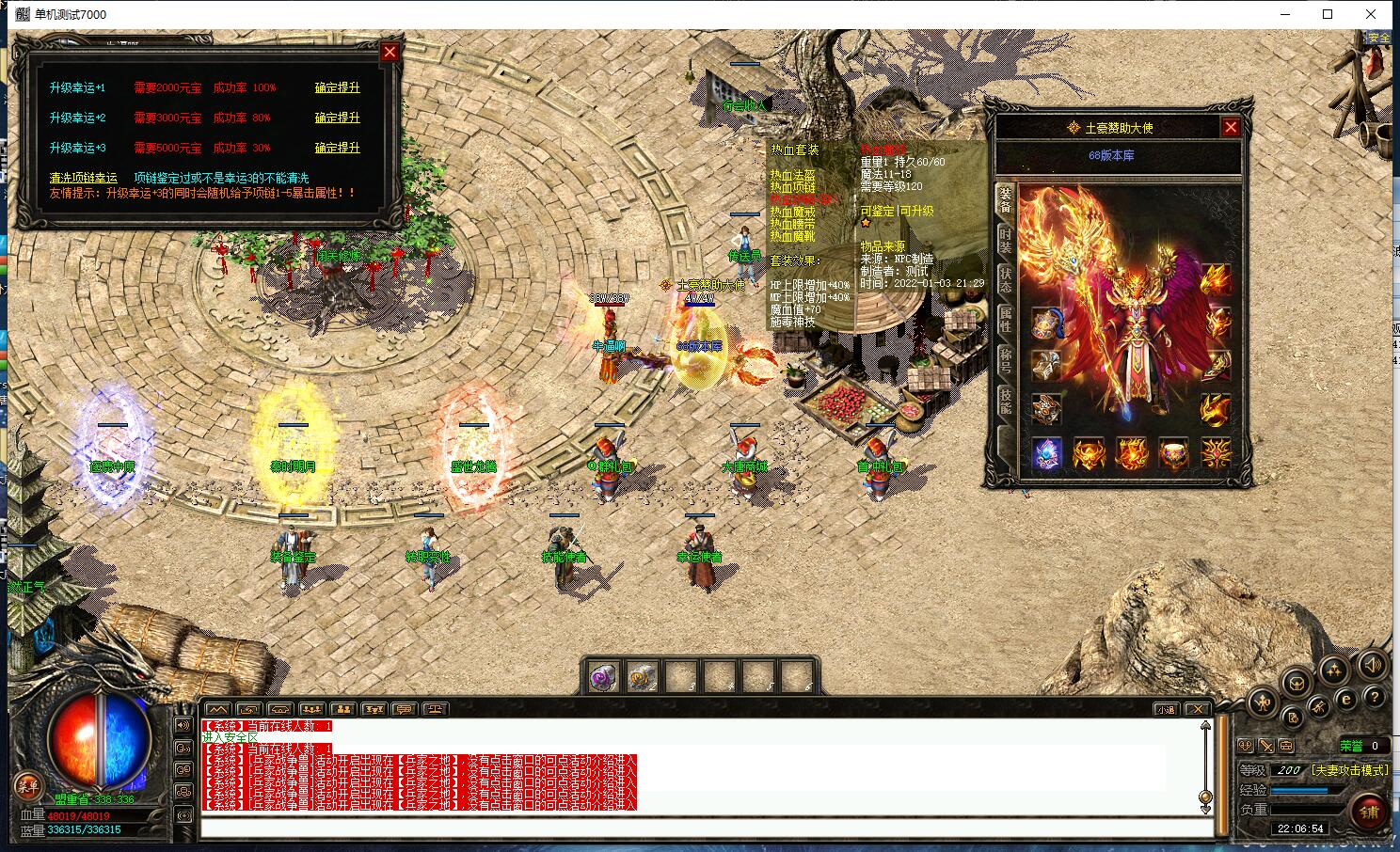The image size is (1400, 852).
Task: Confirm the 升级幸运+2 upgrade
Action: coord(337,118)
